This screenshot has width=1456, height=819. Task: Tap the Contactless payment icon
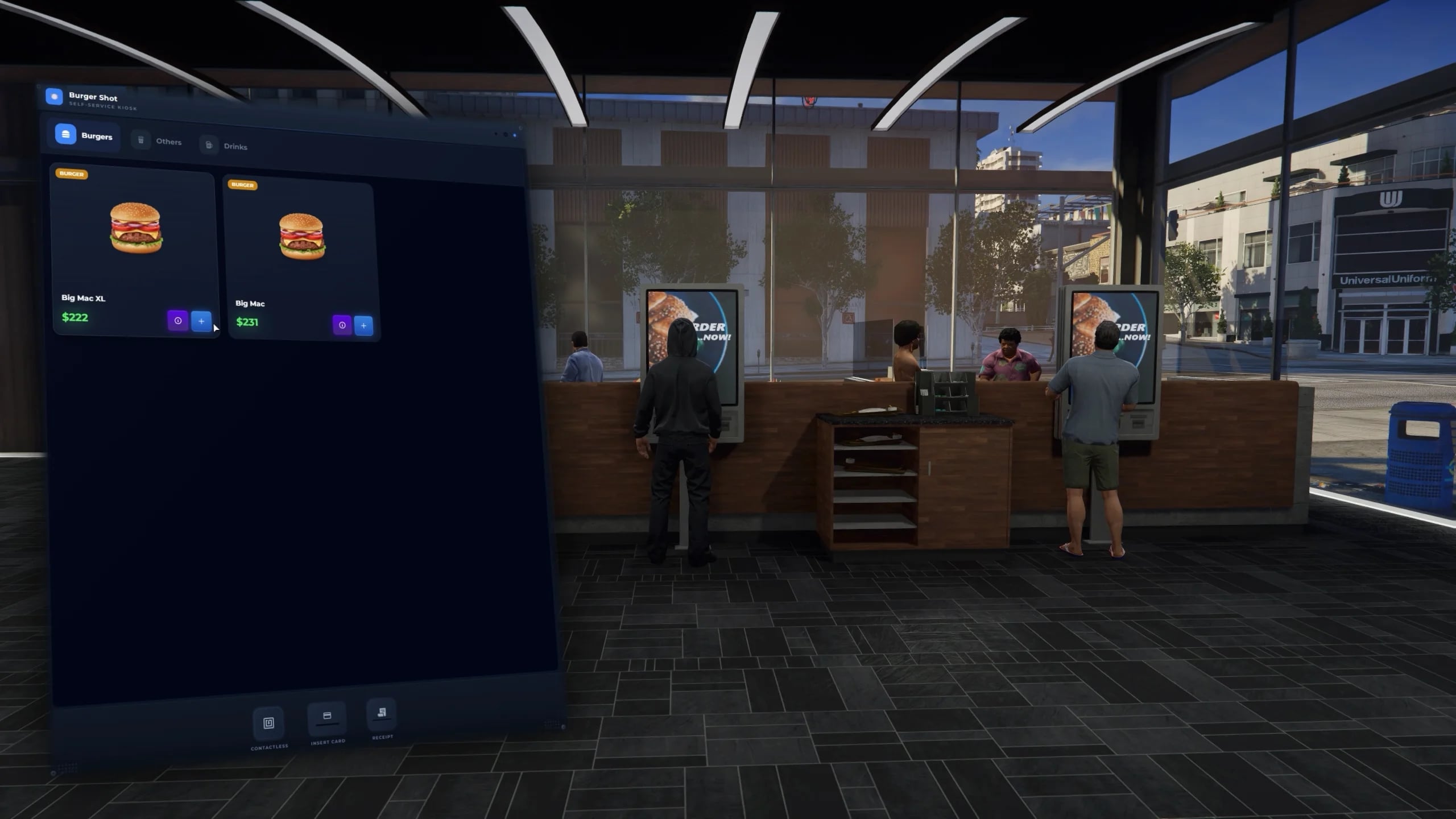point(268,723)
